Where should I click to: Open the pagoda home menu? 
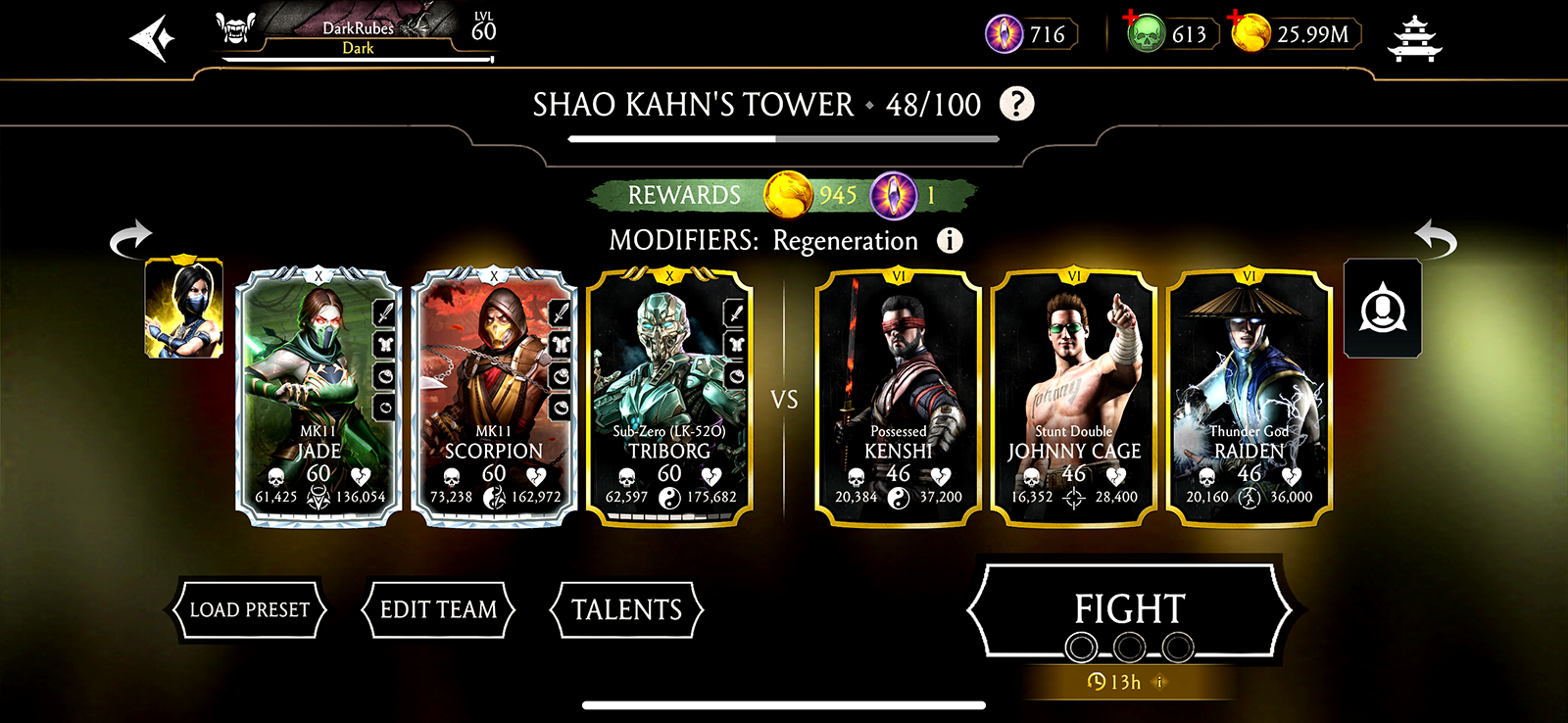[x=1414, y=39]
